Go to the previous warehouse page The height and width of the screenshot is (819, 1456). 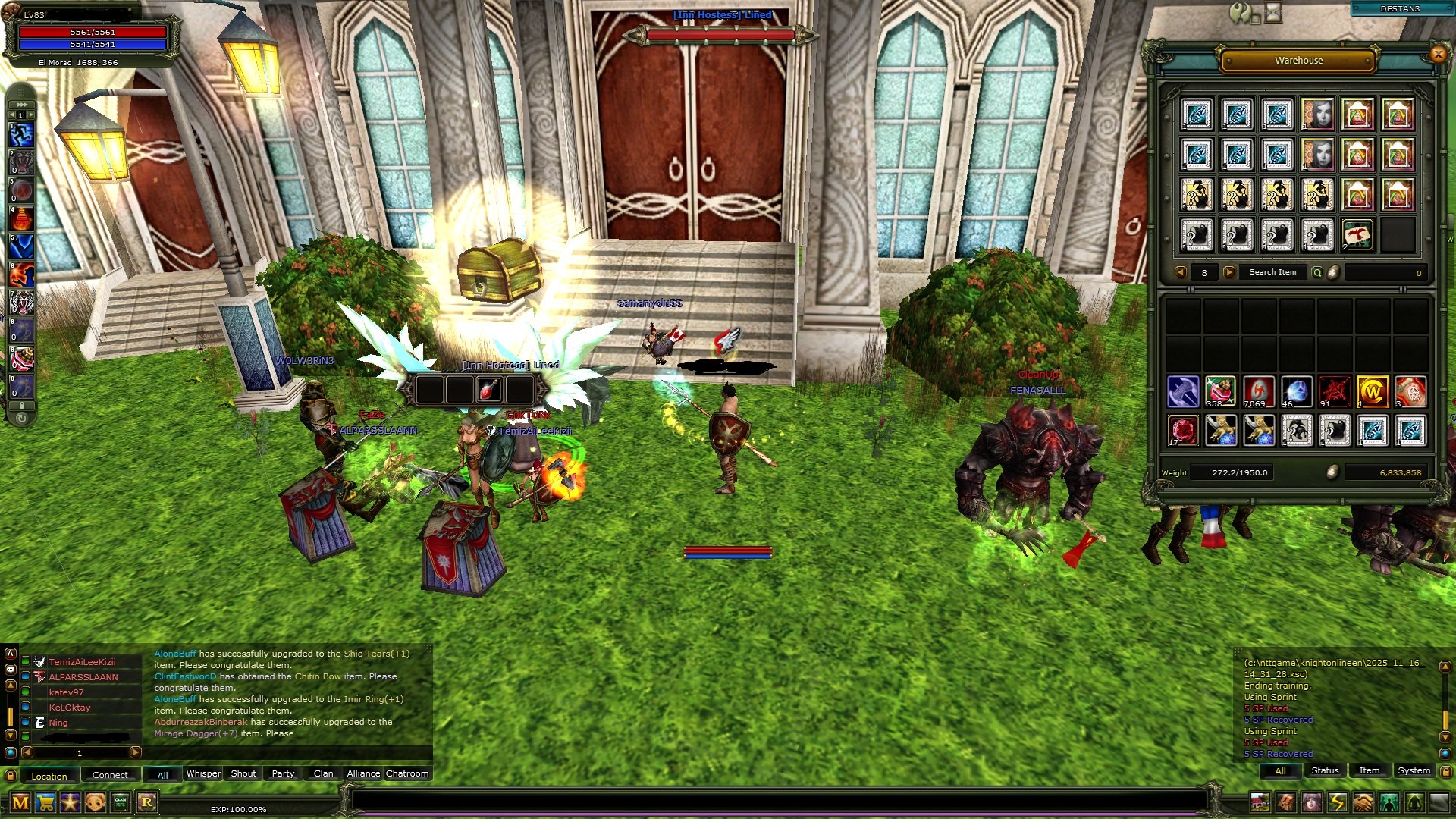1180,272
